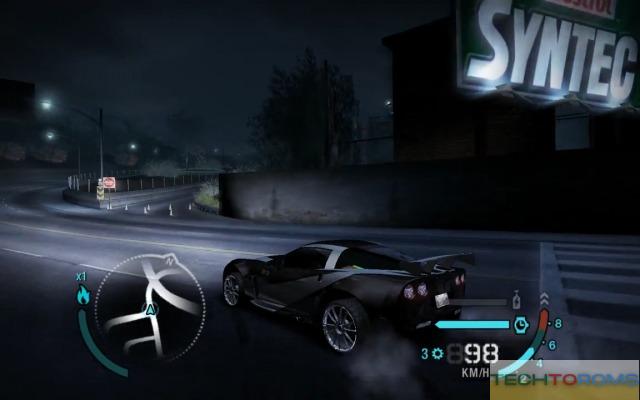This screenshot has width=640, height=400.
Task: Click the player arrow marker on minimap
Action: pos(150,310)
